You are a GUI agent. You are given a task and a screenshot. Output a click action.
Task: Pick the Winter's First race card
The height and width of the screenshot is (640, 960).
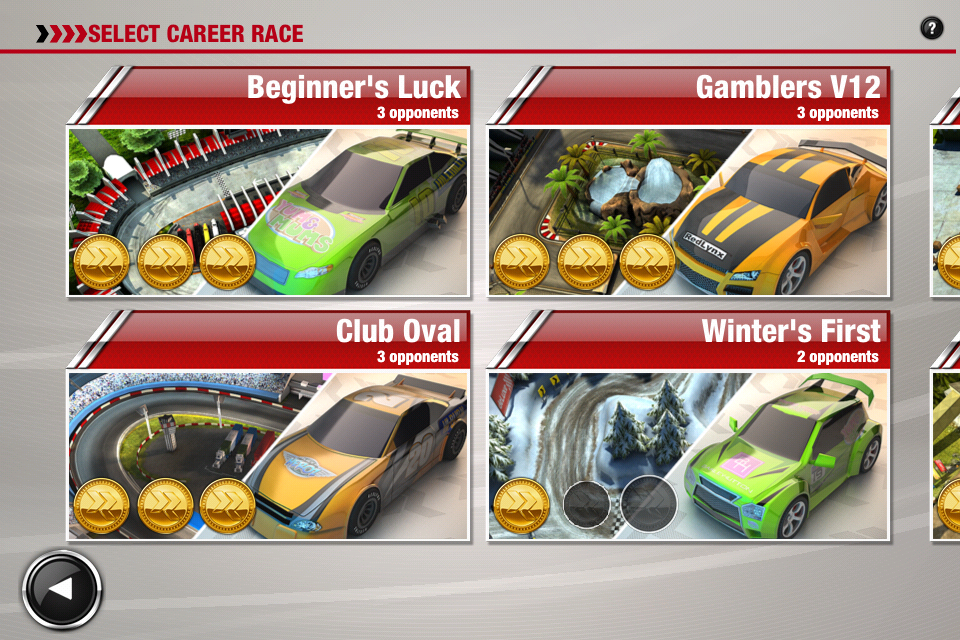click(x=688, y=427)
